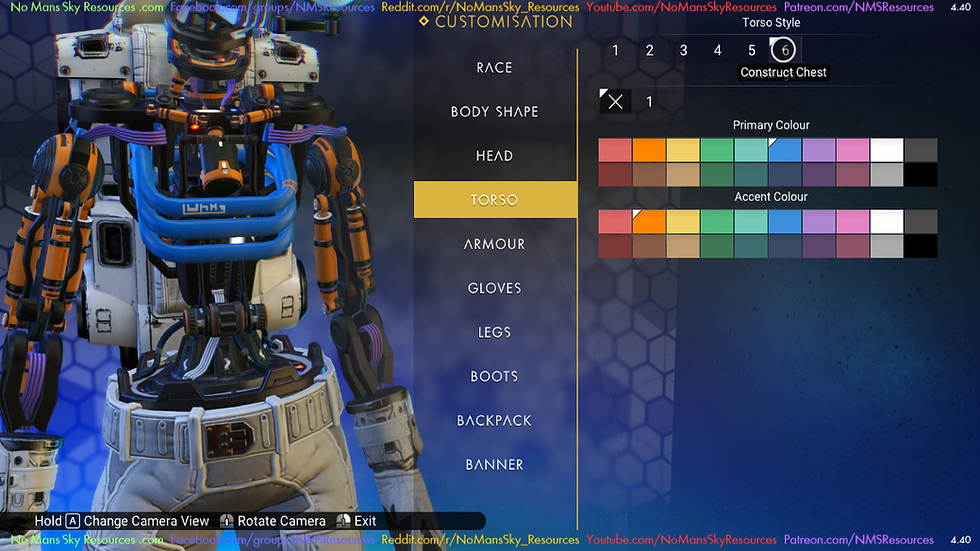Open the Boots customisation options
Viewport: 980px width, 551px height.
click(494, 376)
